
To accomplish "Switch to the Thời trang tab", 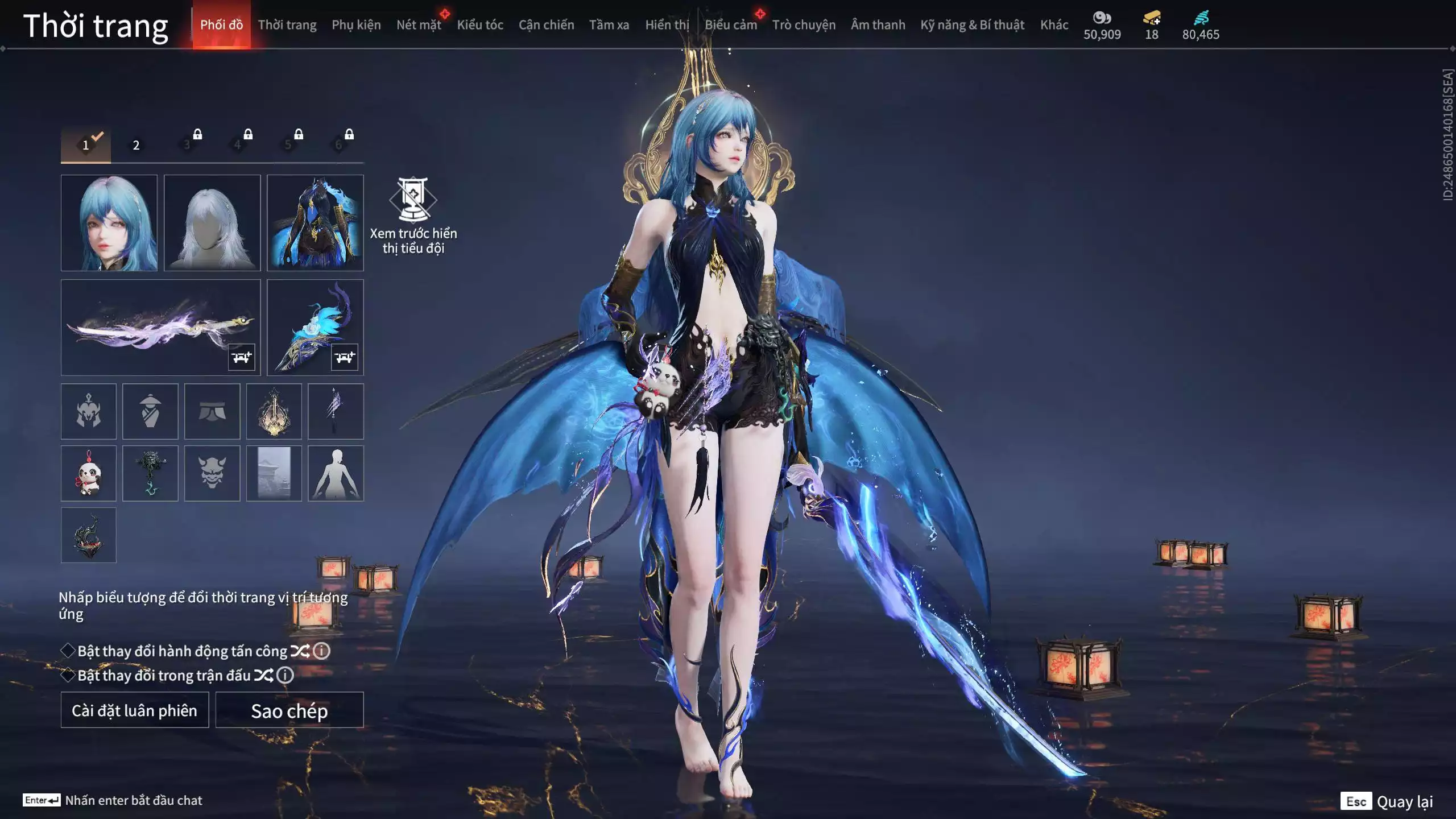I will 287,25.
